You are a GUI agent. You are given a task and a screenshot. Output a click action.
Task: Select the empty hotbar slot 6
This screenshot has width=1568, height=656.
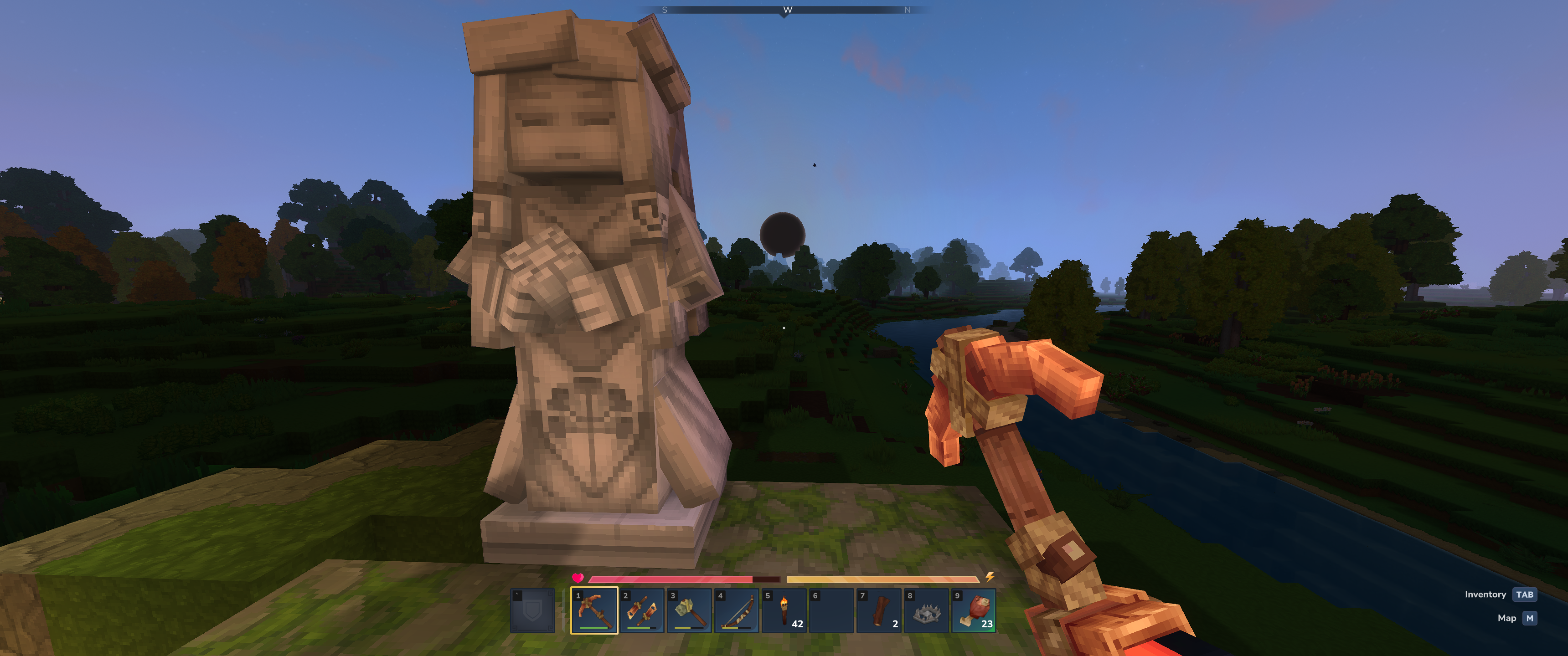(x=831, y=610)
